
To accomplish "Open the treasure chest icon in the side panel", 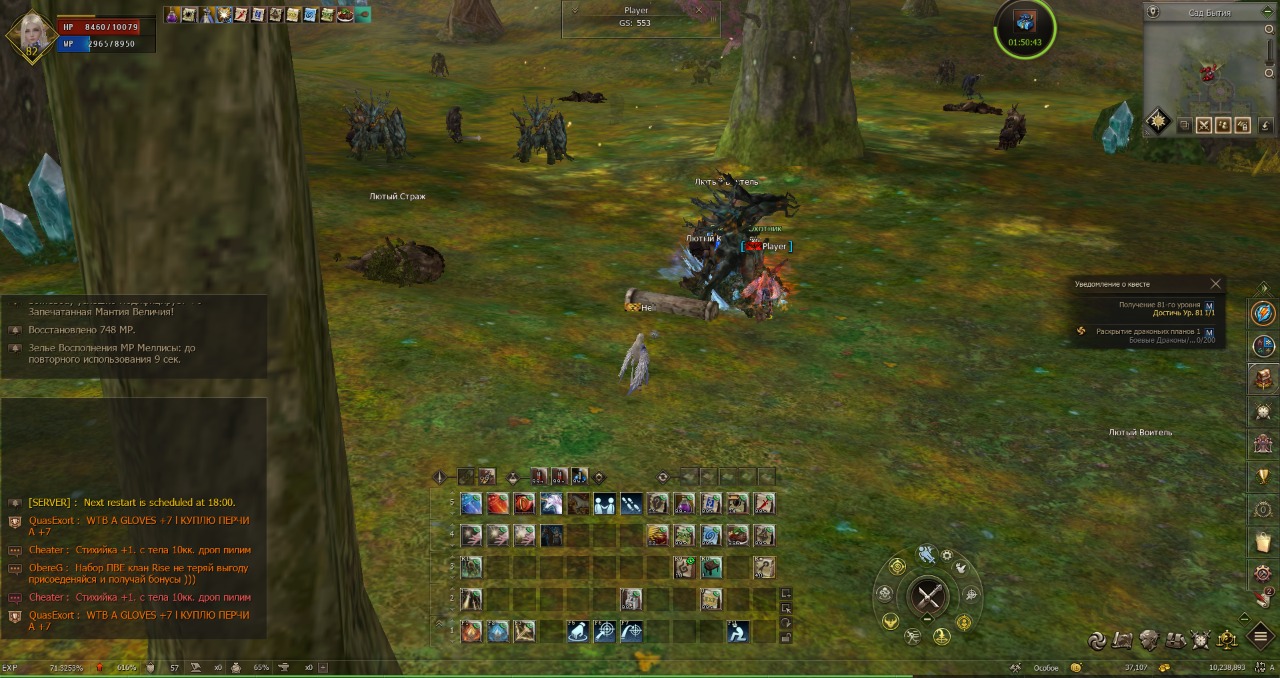I will [x=1263, y=378].
